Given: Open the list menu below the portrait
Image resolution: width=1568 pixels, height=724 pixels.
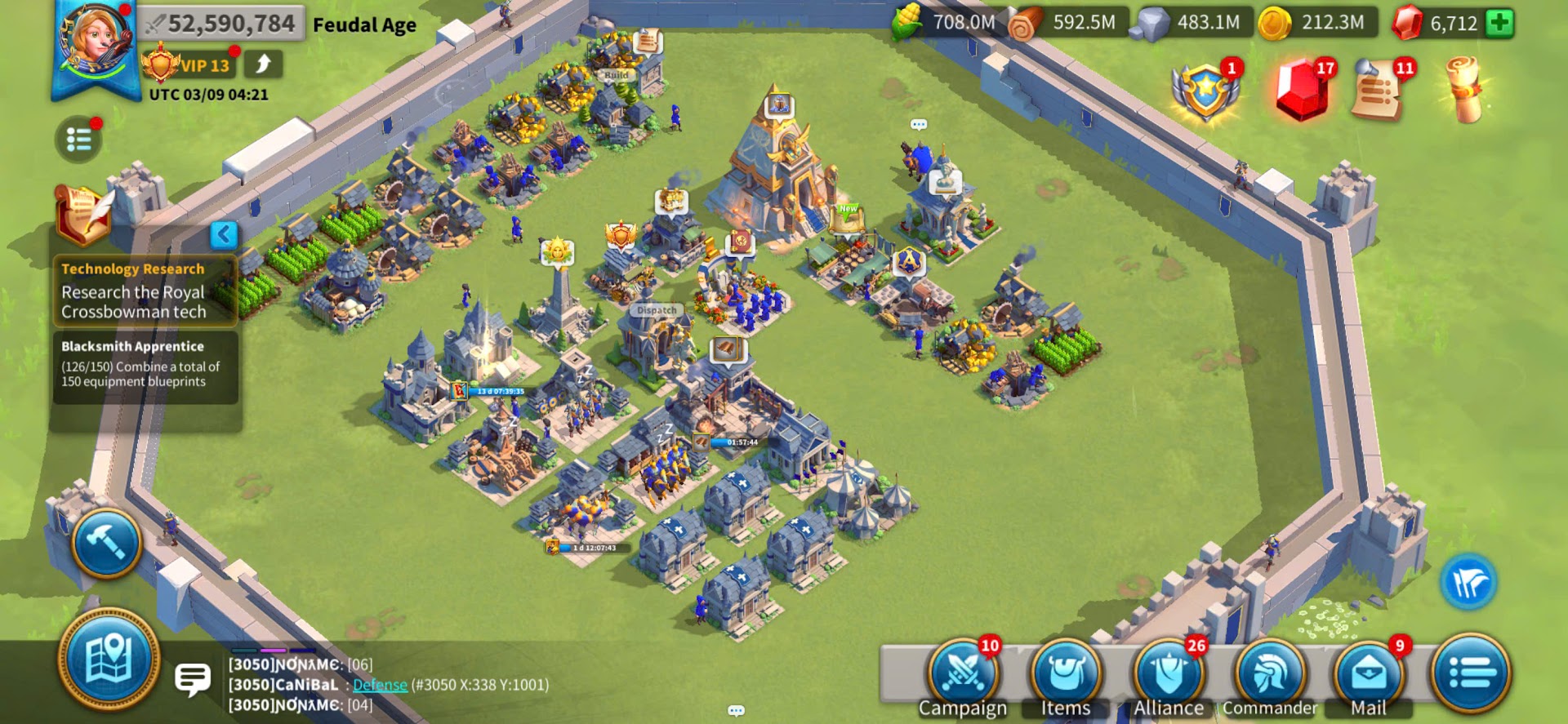Looking at the screenshot, I should click(x=78, y=140).
